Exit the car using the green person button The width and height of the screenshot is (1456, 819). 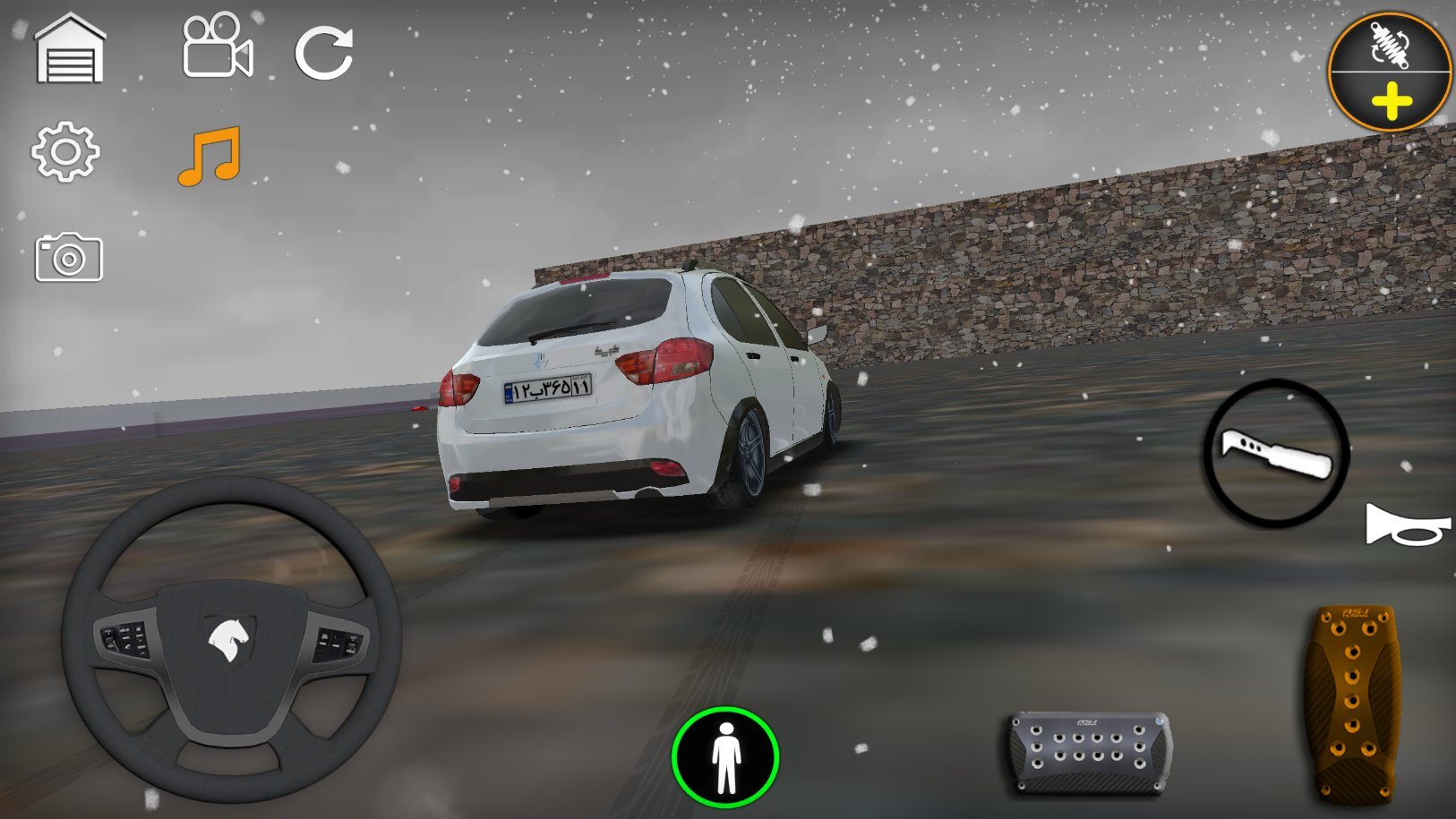725,757
